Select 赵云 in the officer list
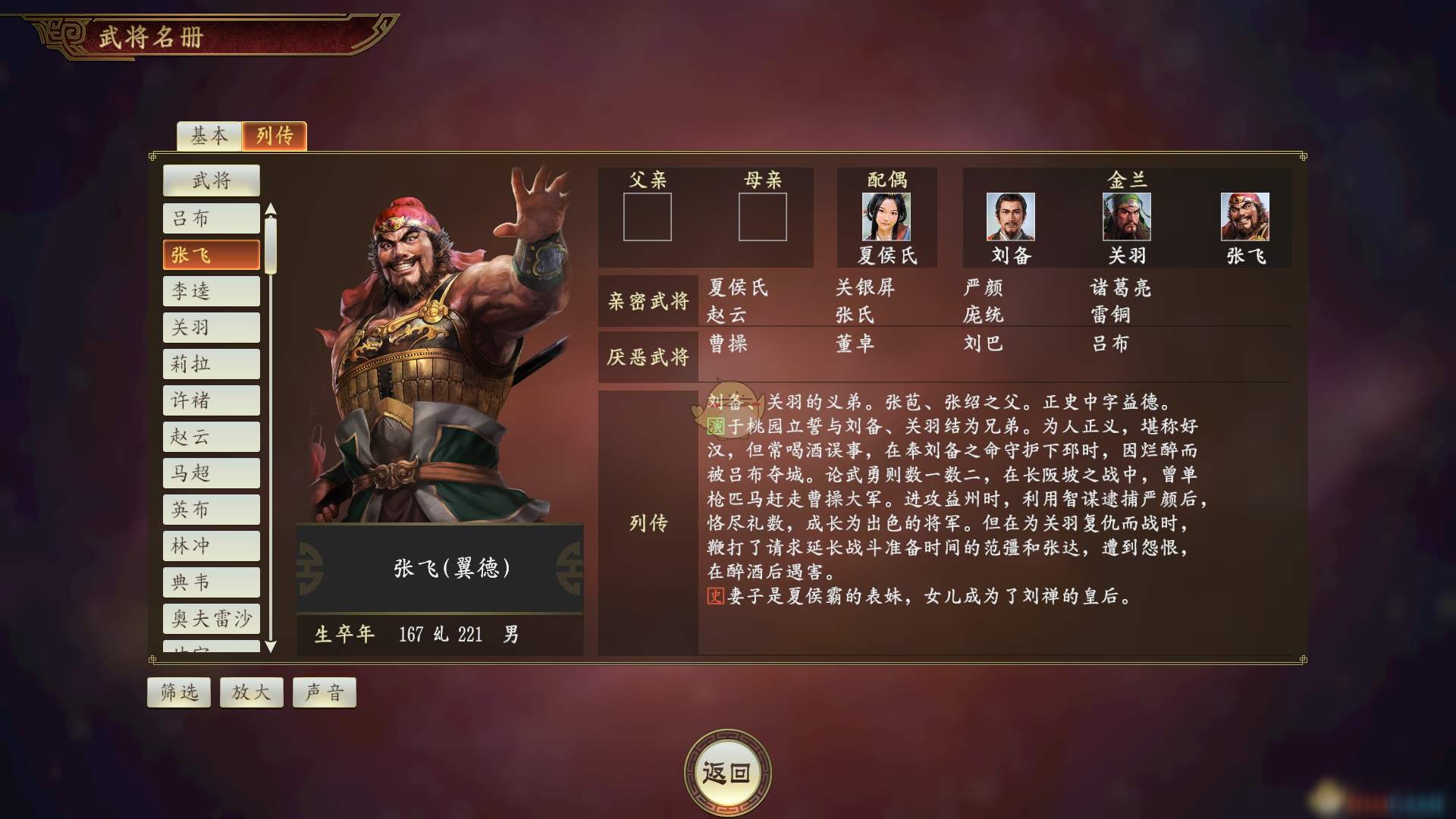1456x819 pixels. 211,437
